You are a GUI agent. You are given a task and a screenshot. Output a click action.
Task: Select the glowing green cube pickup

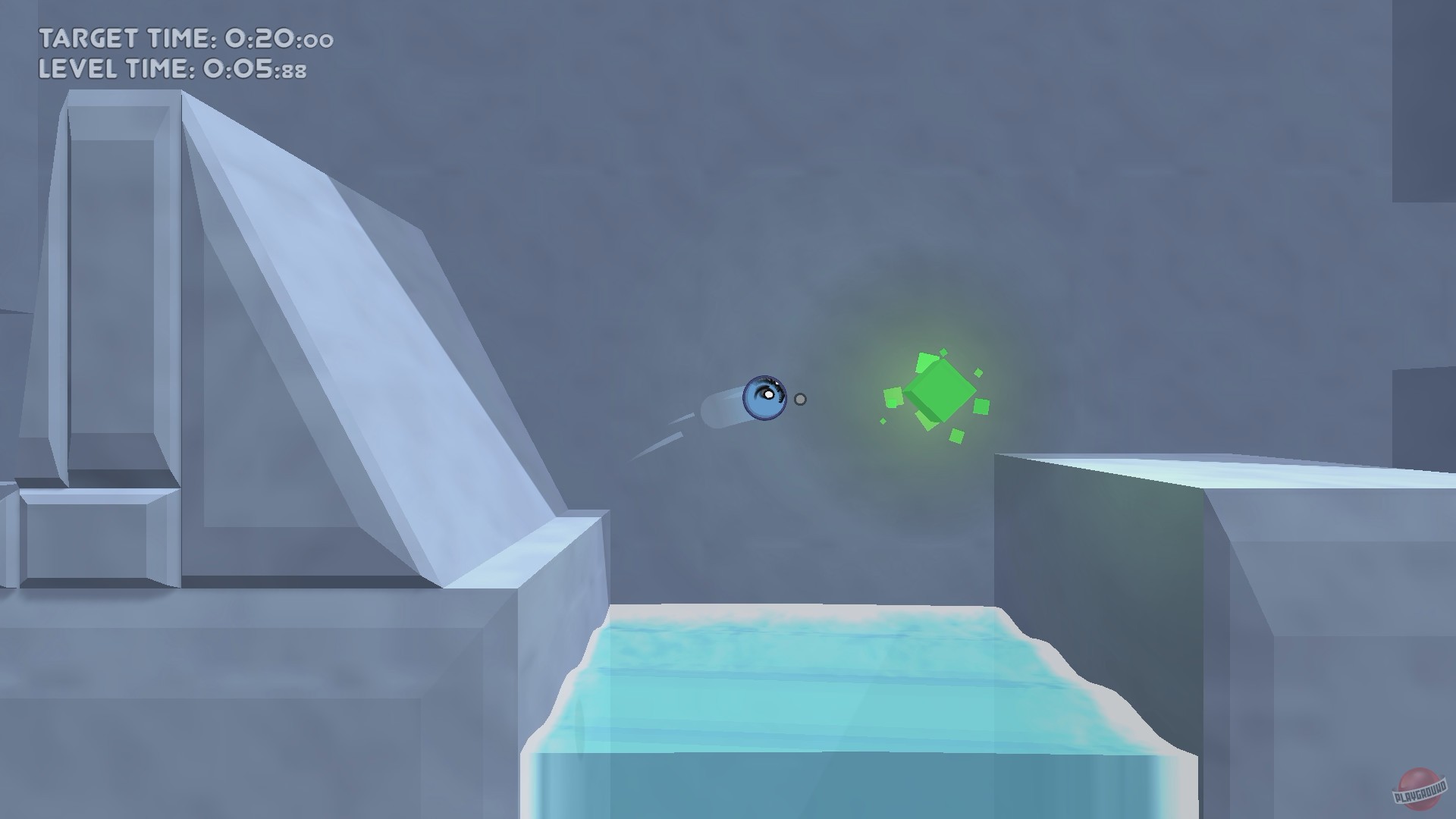[940, 391]
